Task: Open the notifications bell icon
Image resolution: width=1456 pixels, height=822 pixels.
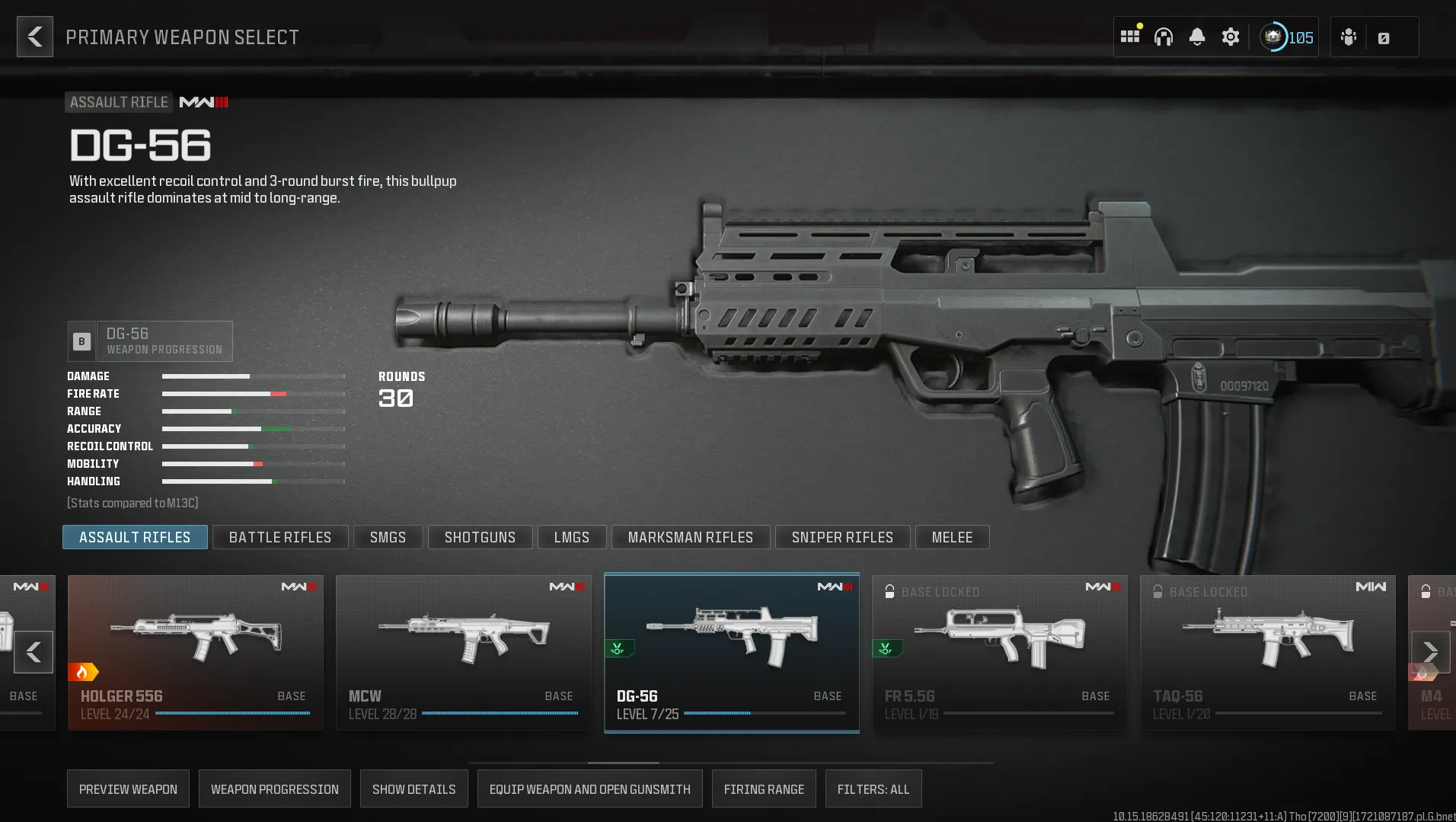Action: click(x=1197, y=36)
